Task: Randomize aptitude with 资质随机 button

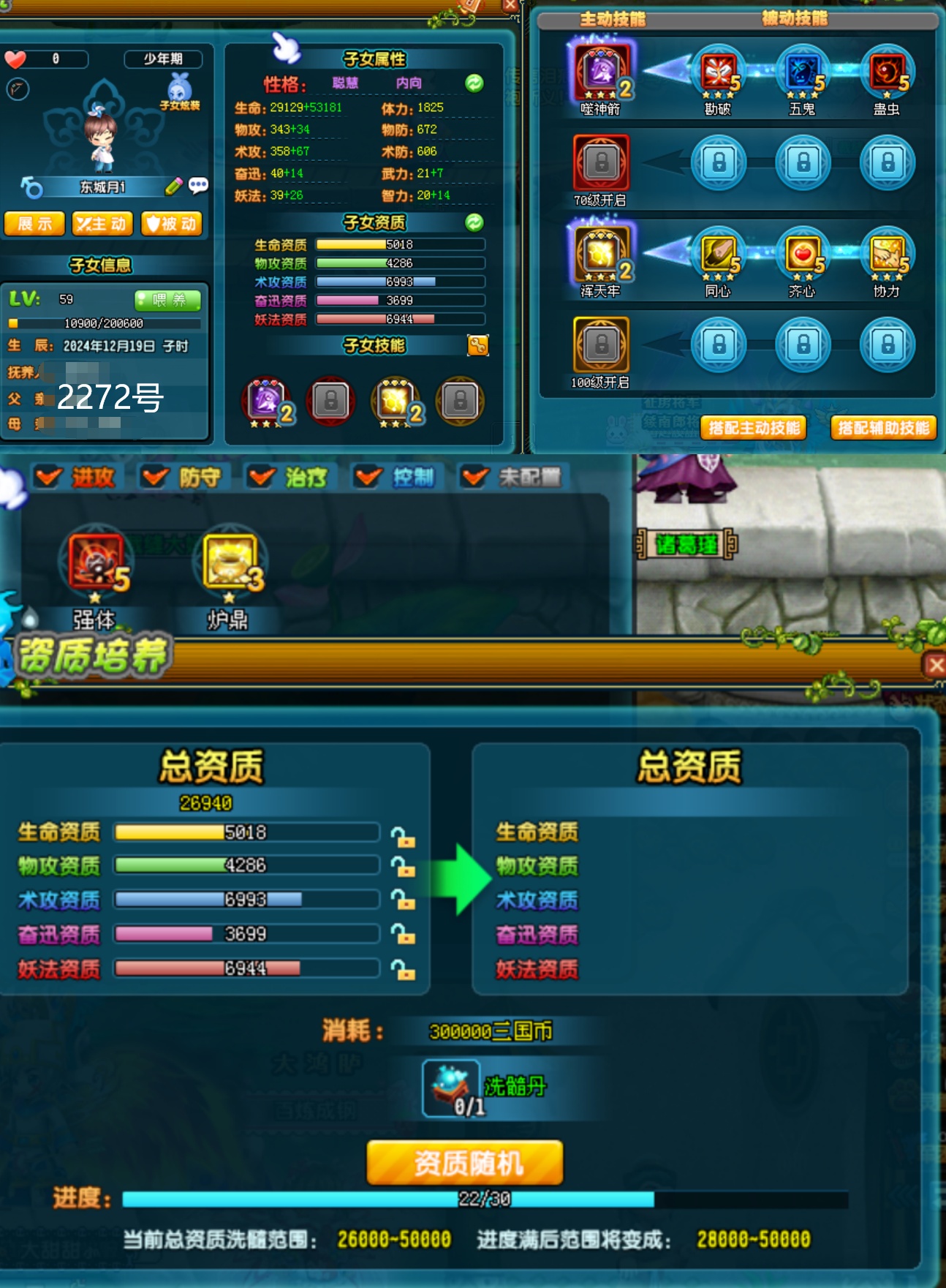Action: coord(465,1162)
